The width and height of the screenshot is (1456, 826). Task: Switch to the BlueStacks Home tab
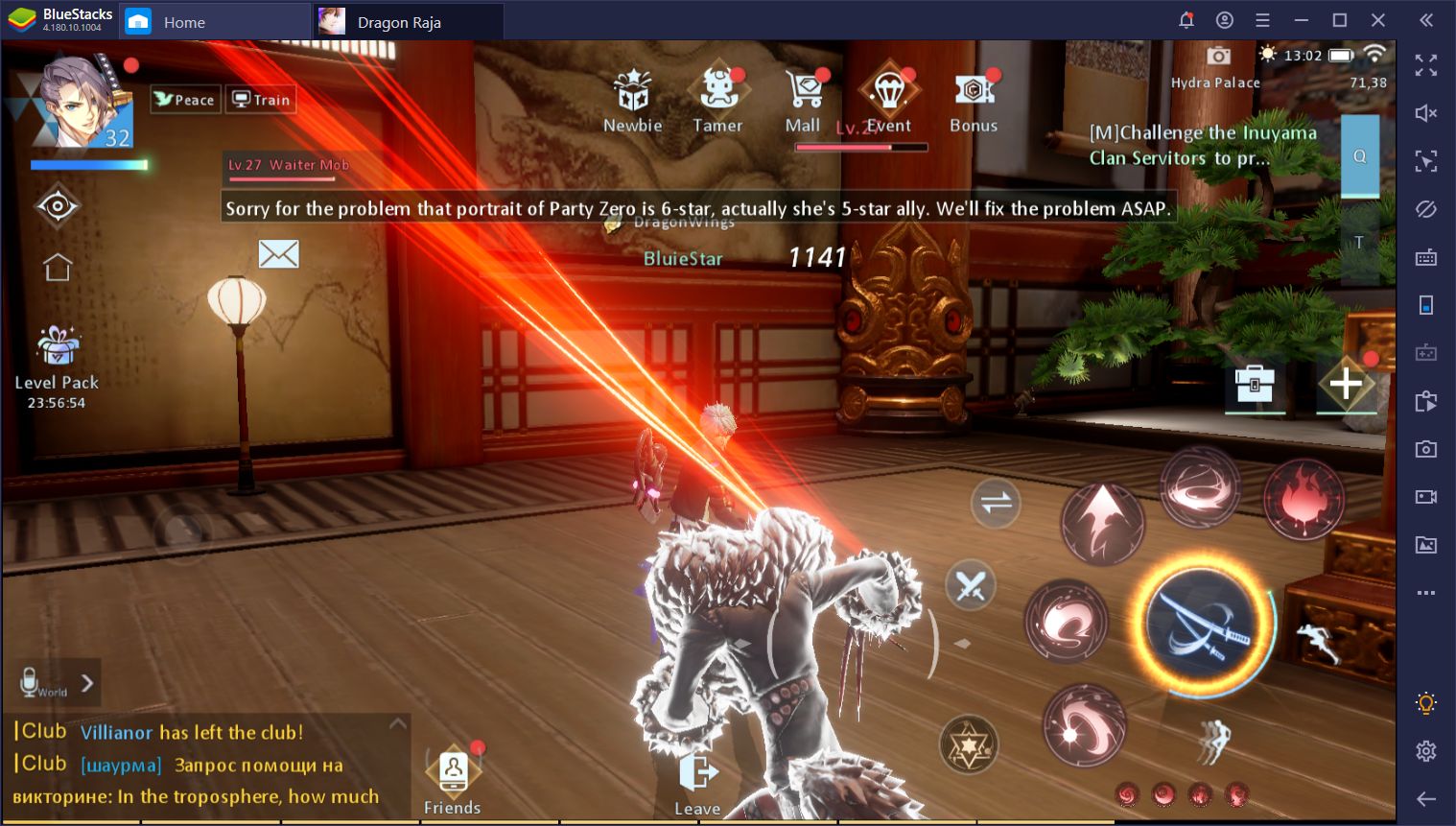182,21
